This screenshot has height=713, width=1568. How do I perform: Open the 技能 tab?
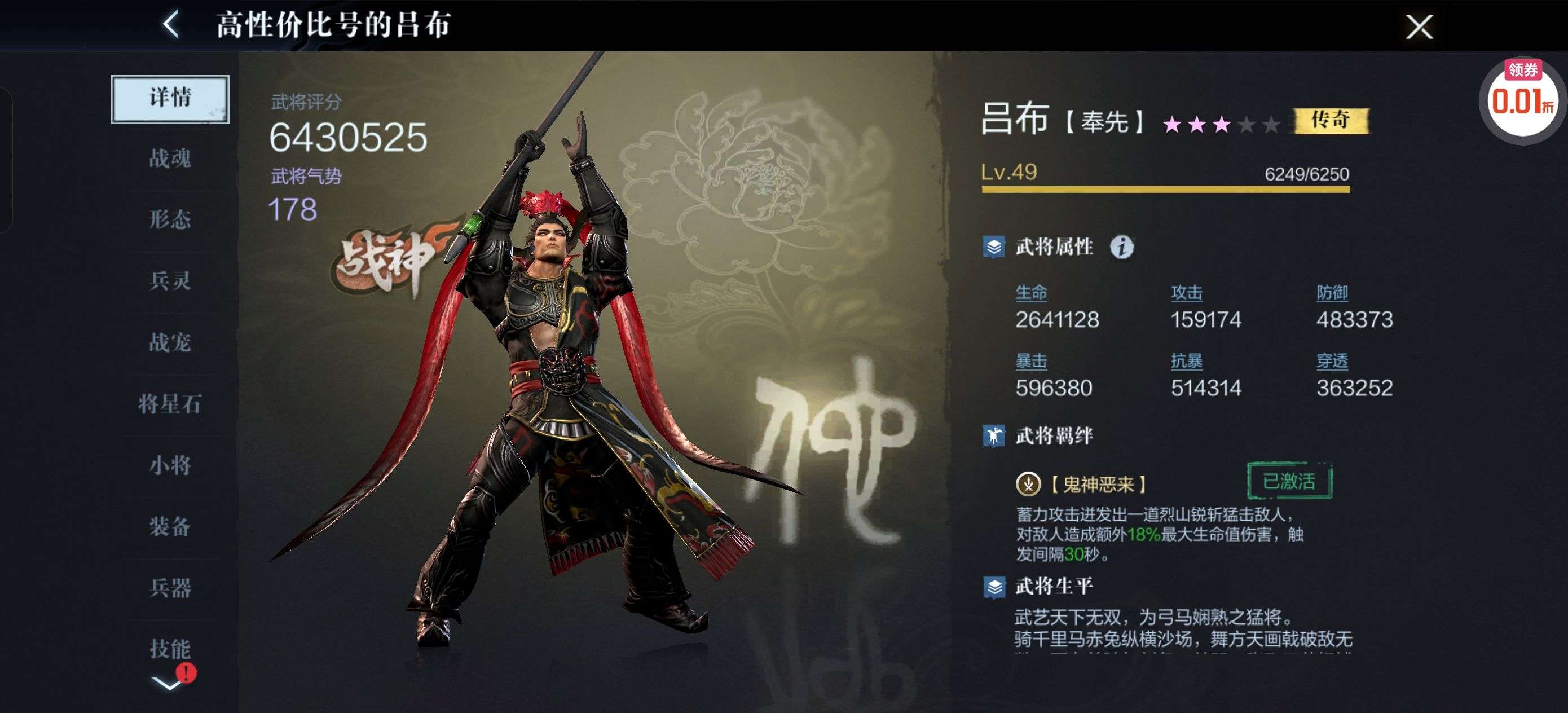pos(170,649)
